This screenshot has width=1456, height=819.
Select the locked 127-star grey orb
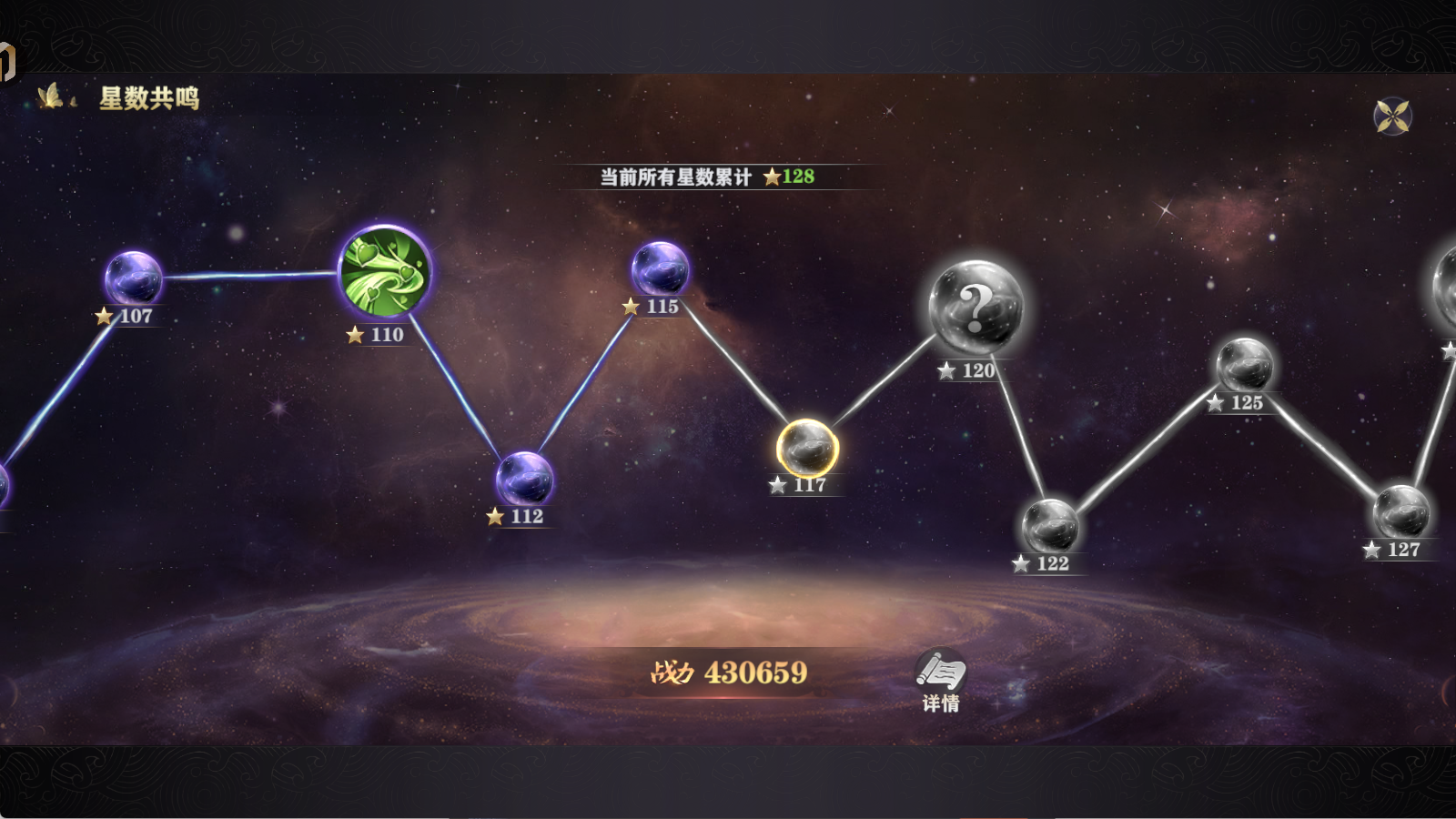pyautogui.click(x=1400, y=511)
